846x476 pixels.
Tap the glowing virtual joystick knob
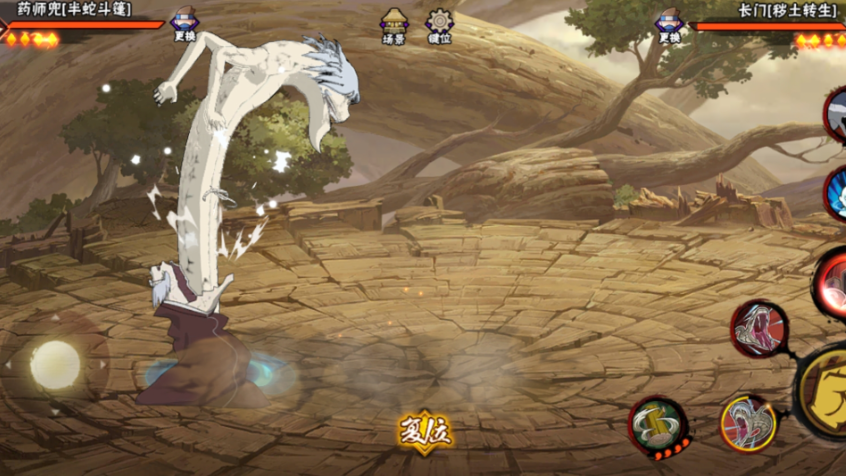pyautogui.click(x=54, y=364)
